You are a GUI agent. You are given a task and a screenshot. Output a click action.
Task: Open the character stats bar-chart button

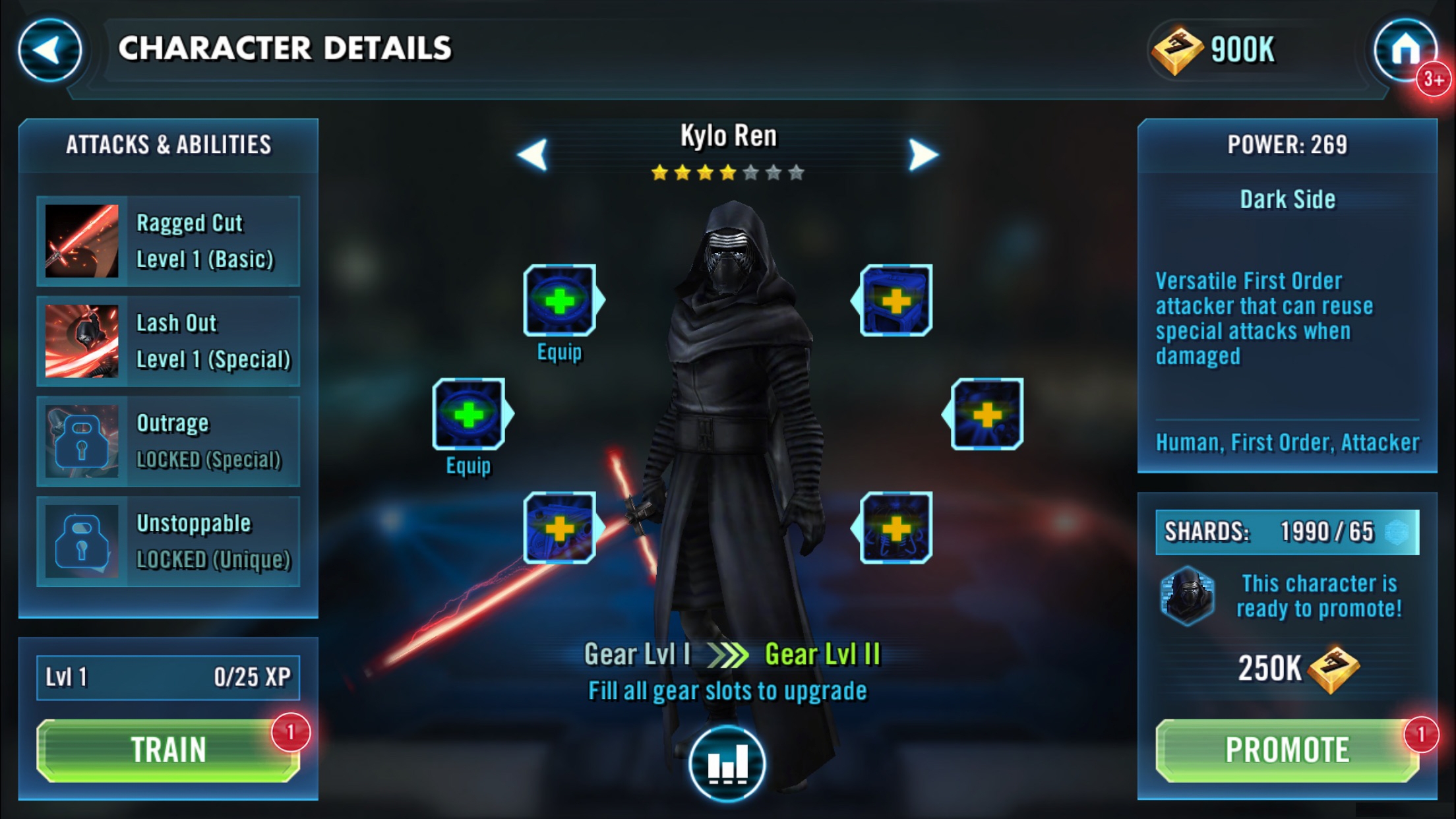pos(727,764)
